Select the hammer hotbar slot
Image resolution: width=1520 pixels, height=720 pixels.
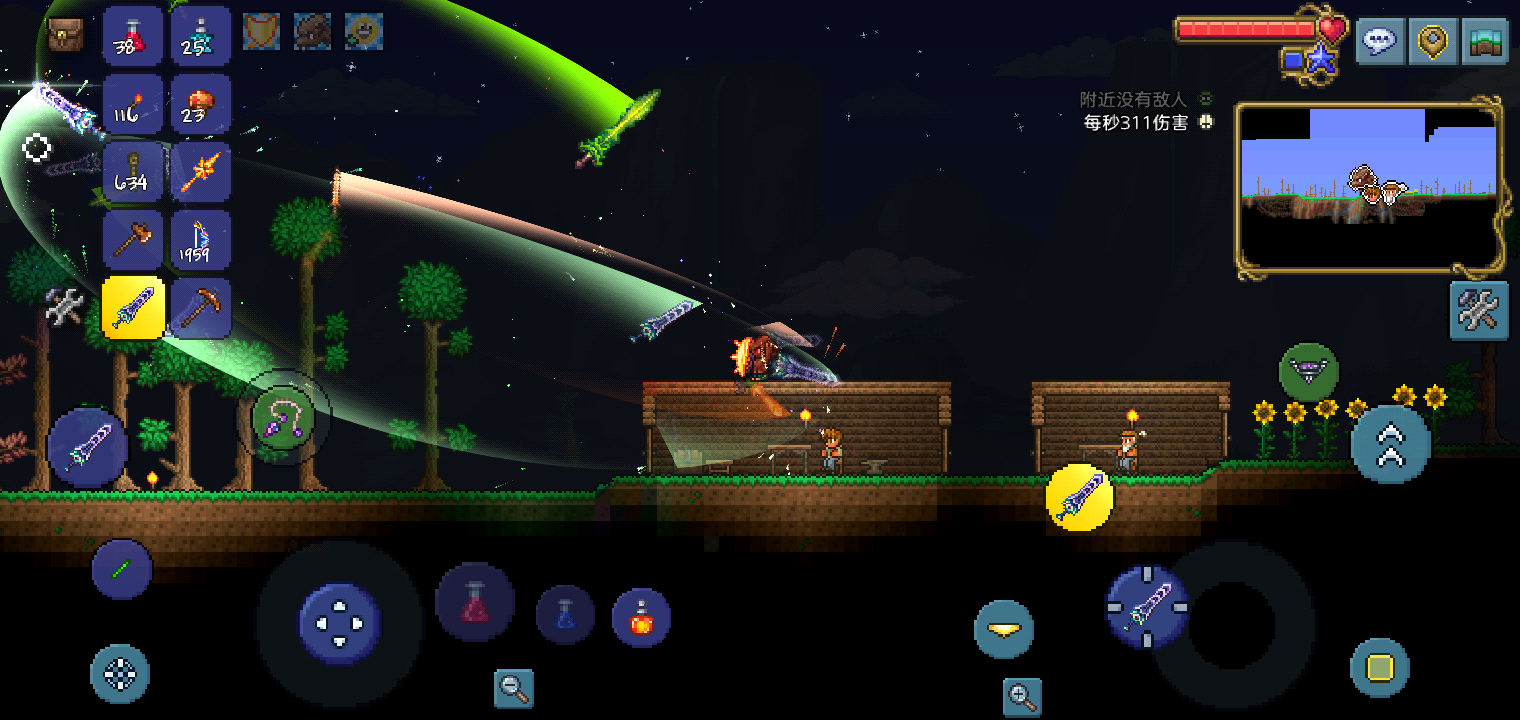(133, 240)
